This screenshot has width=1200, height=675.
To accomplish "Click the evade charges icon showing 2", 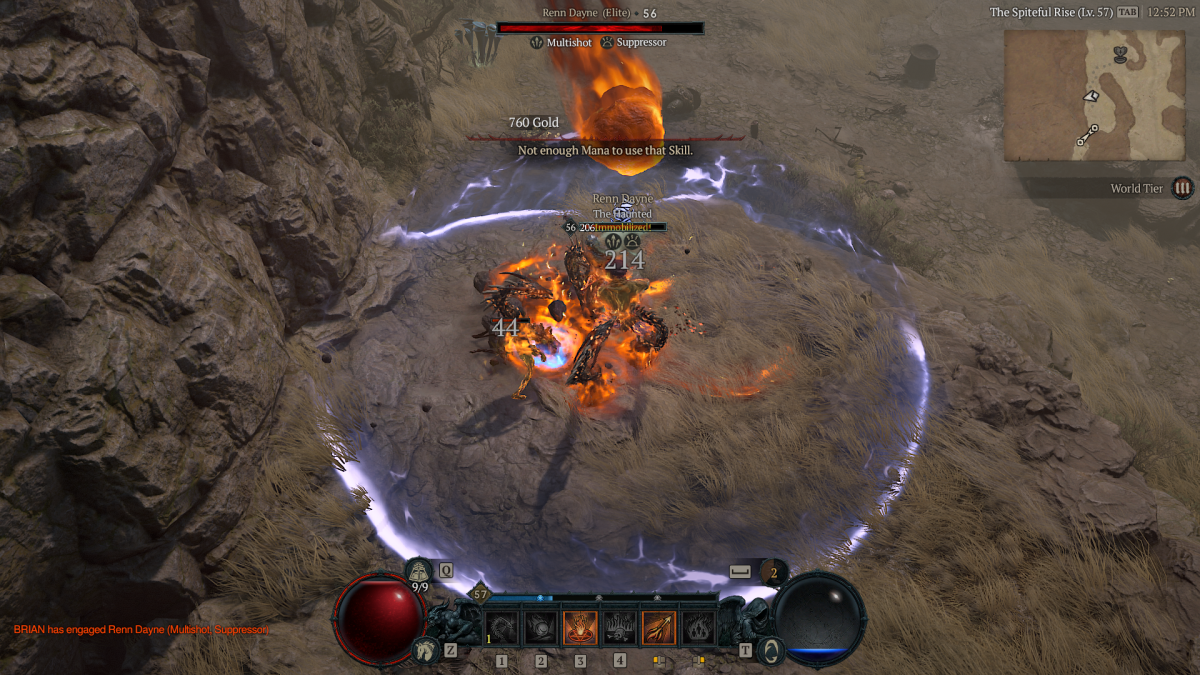I will point(773,572).
